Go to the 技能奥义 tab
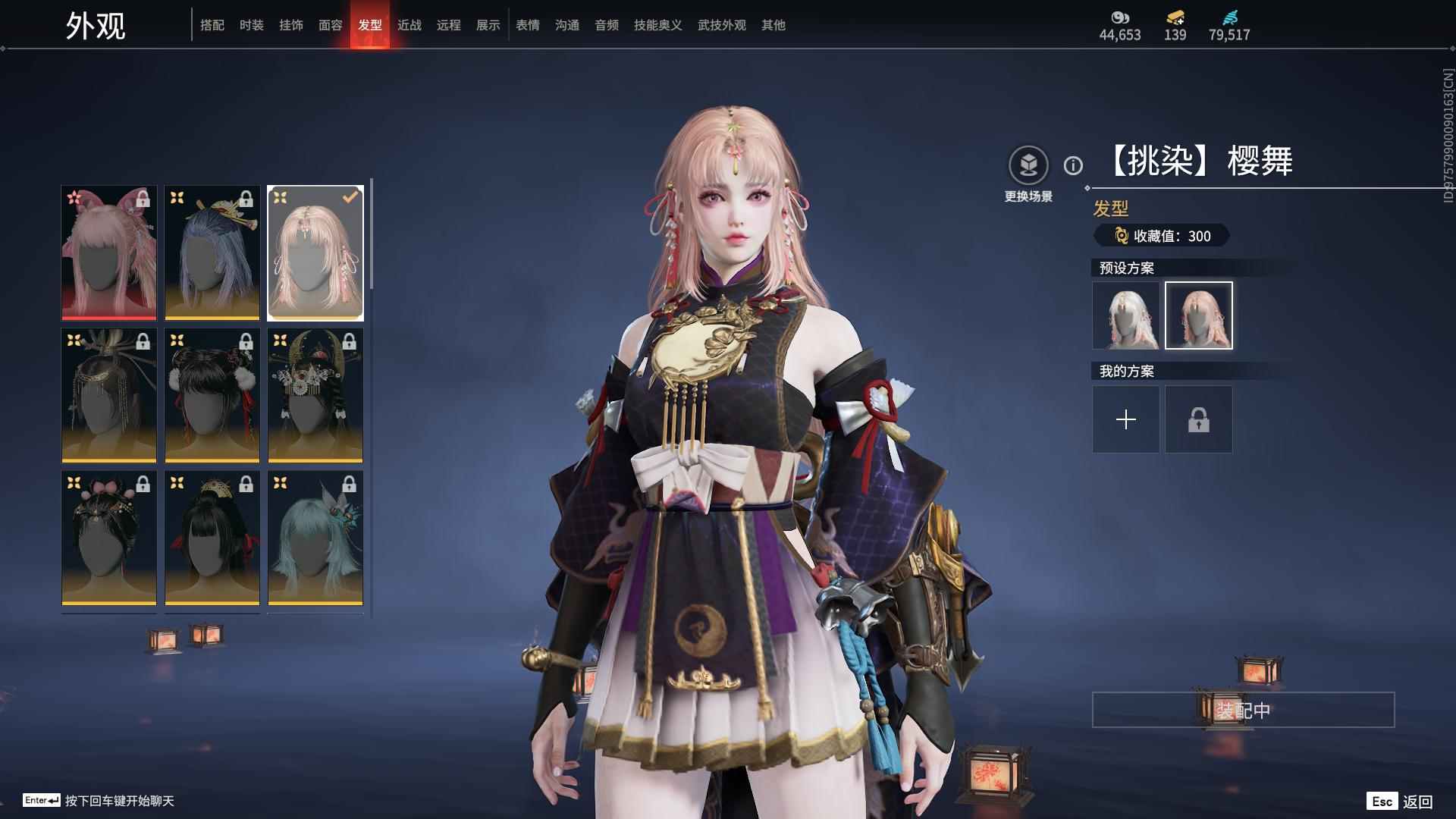The image size is (1456, 819). coord(657,25)
